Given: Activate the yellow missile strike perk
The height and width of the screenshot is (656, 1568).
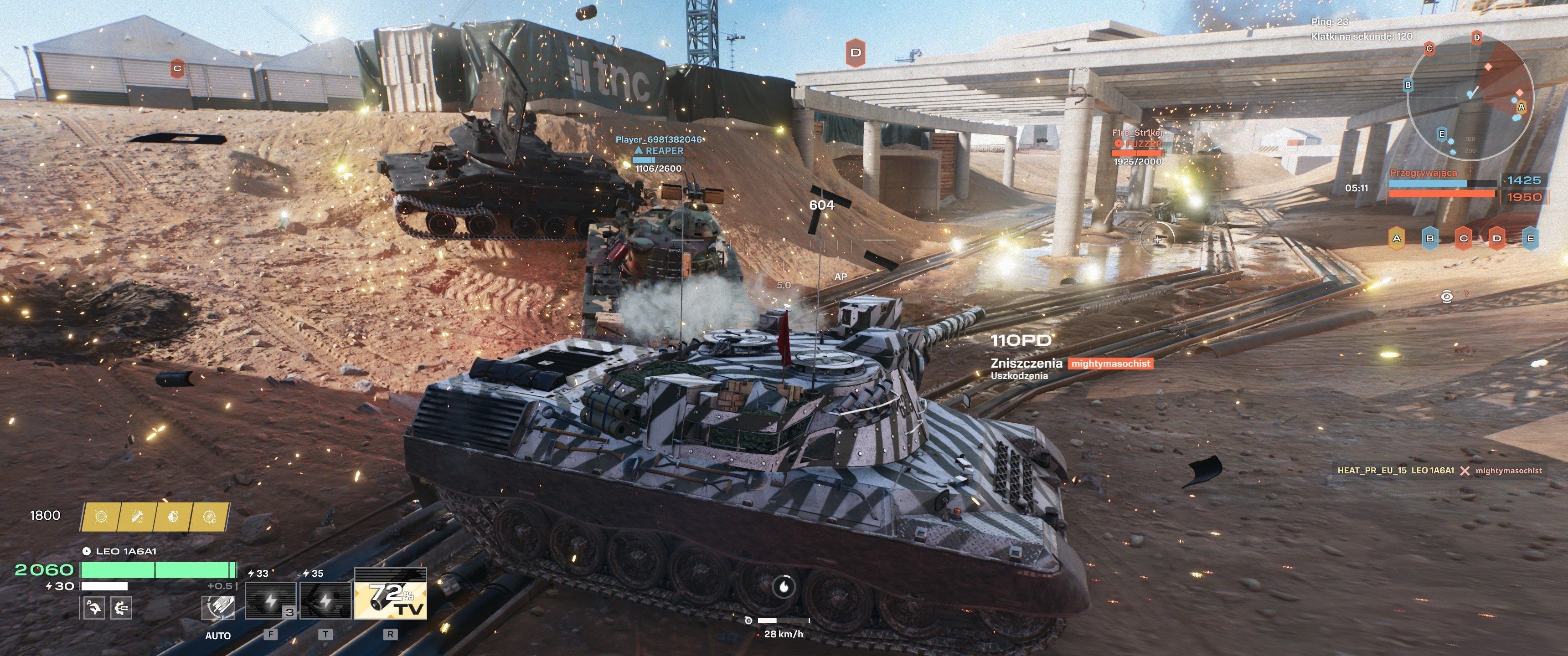Looking at the screenshot, I should [138, 517].
